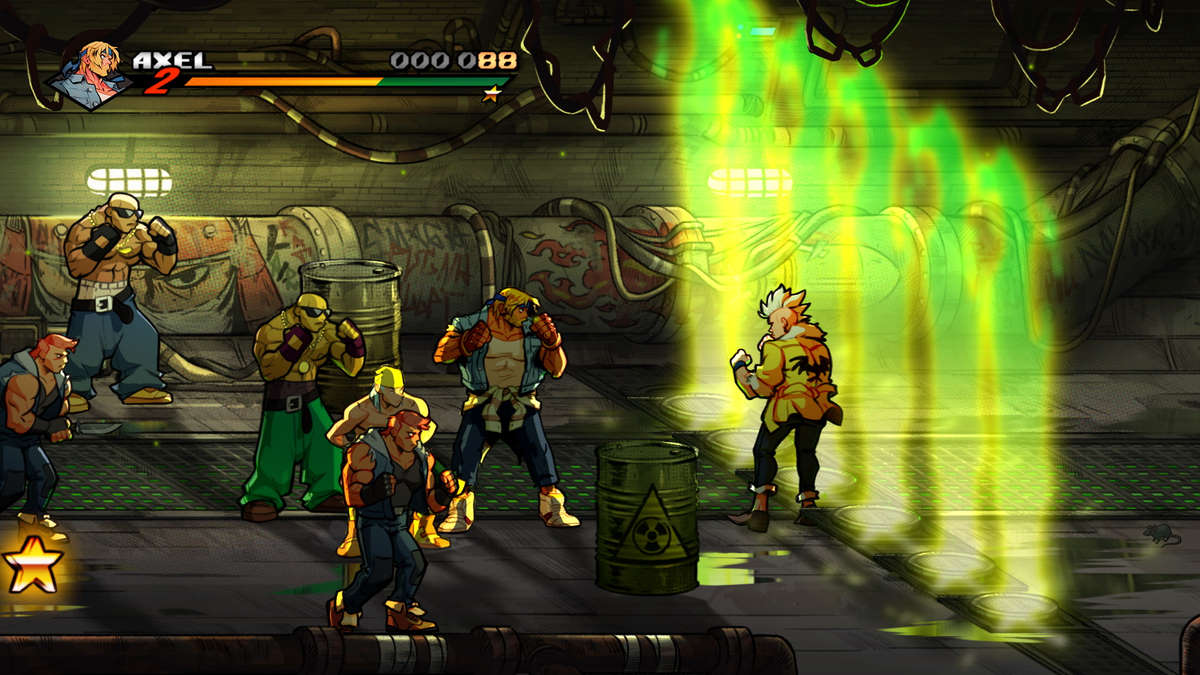Select the star move icon under the health bar
This screenshot has height=675, width=1200.
tap(491, 95)
